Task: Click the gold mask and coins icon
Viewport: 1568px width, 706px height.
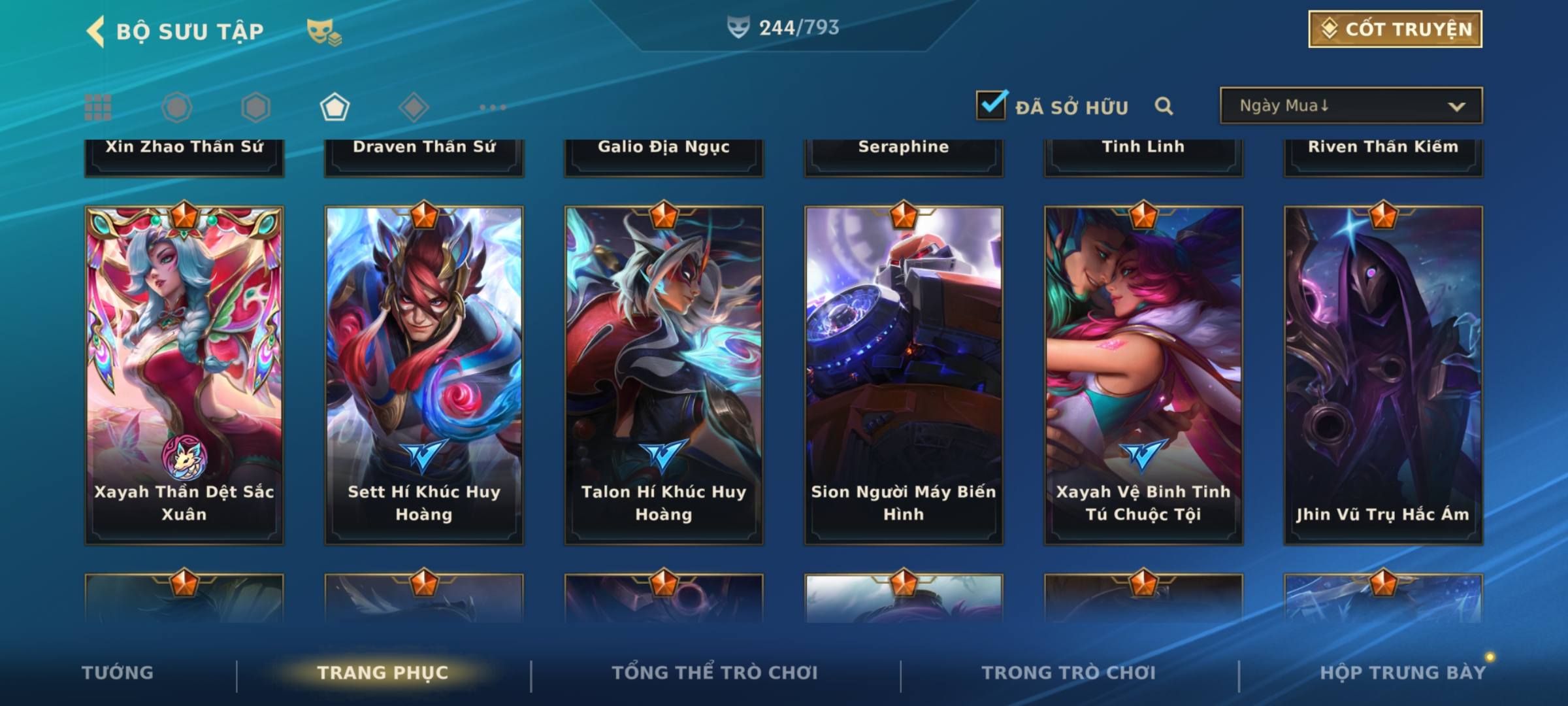Action: click(324, 31)
